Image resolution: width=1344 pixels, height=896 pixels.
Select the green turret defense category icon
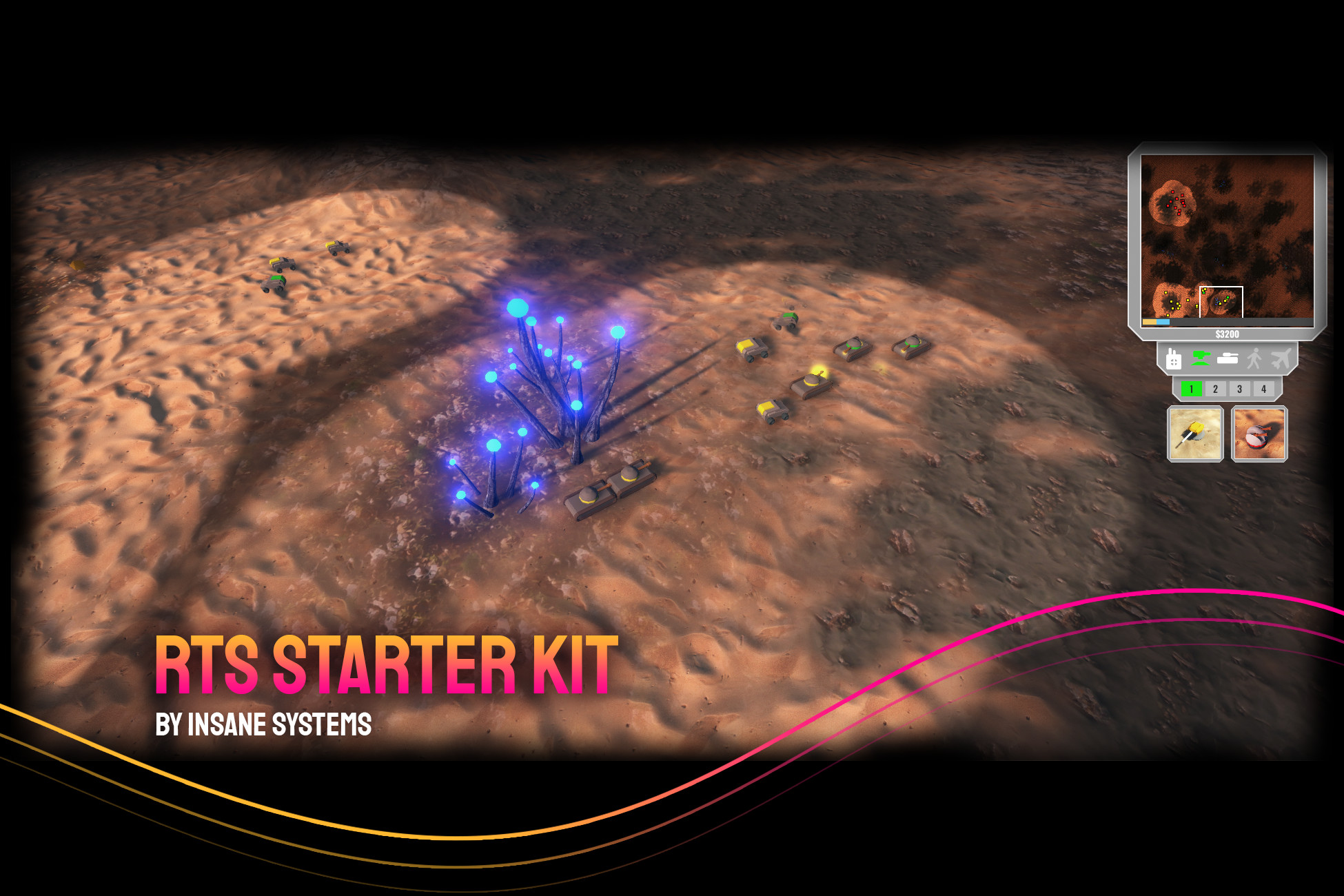[1201, 358]
